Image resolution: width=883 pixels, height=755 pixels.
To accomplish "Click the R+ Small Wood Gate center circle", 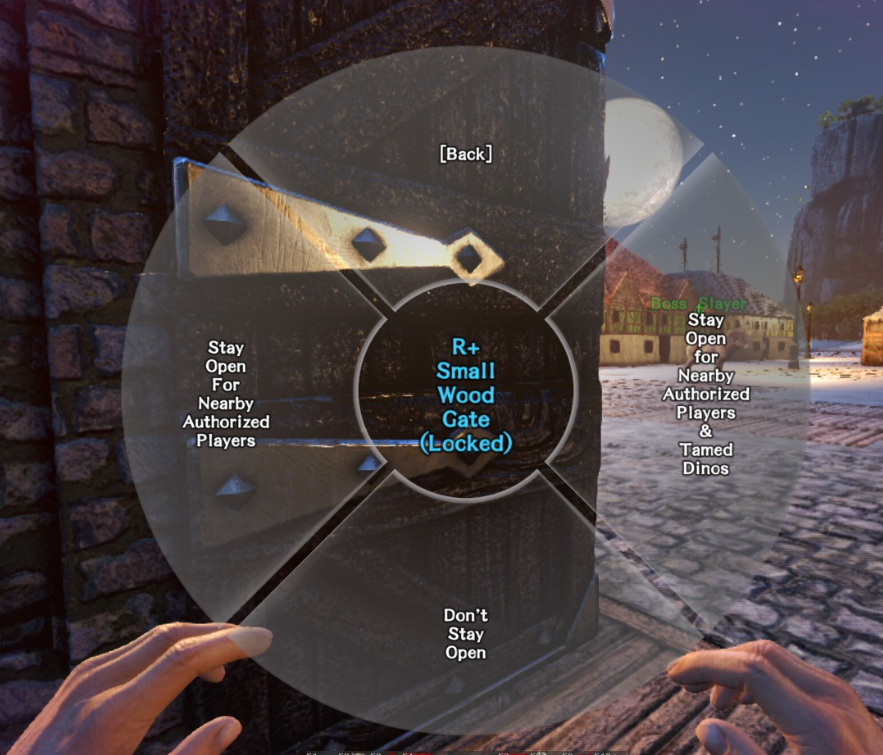I will [466, 394].
